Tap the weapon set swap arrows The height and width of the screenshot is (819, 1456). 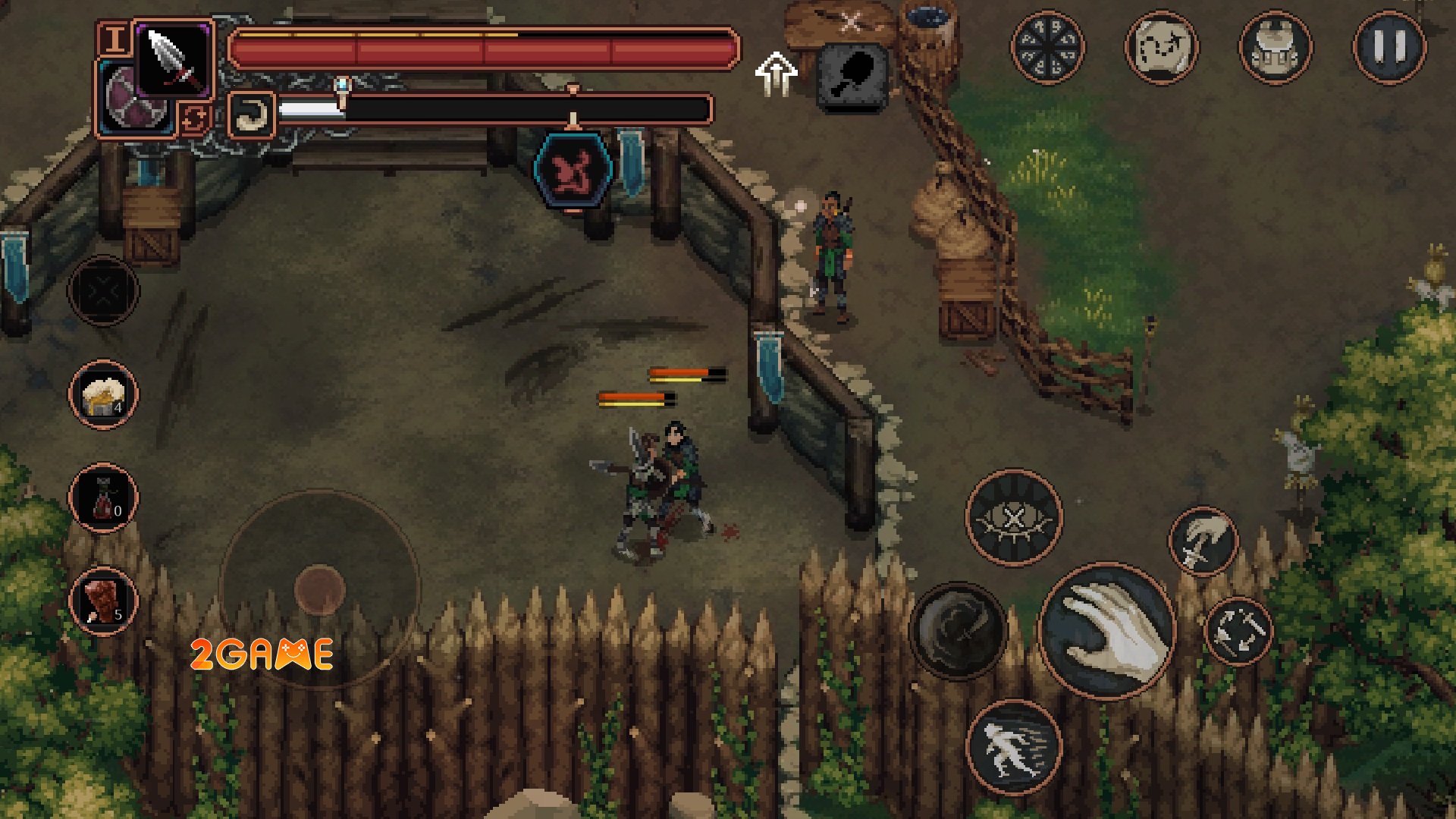[x=195, y=118]
